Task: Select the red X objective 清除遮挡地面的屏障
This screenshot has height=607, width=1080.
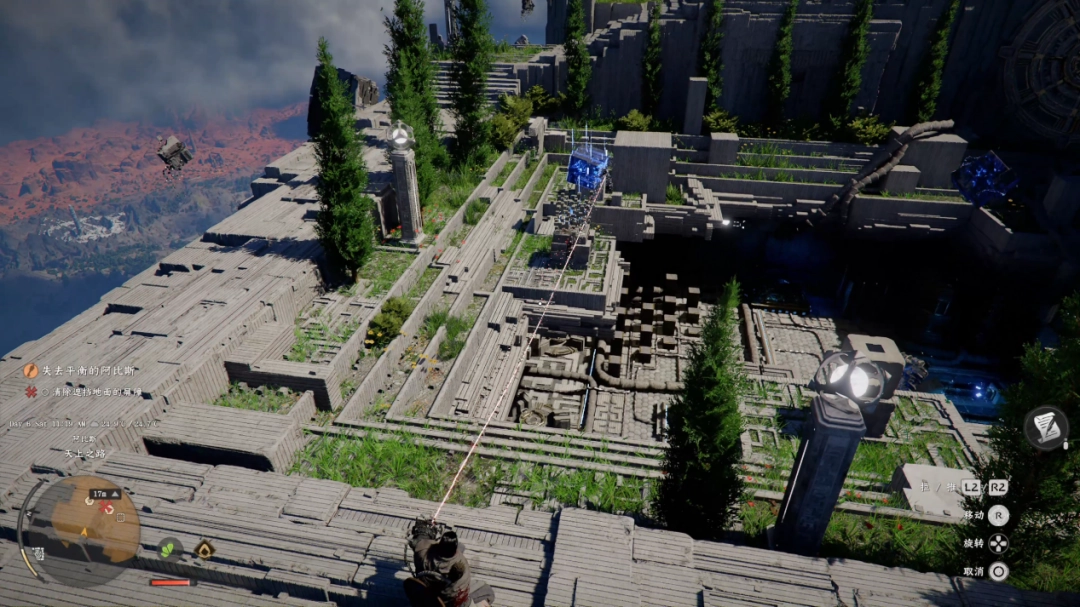Action: click(x=97, y=391)
